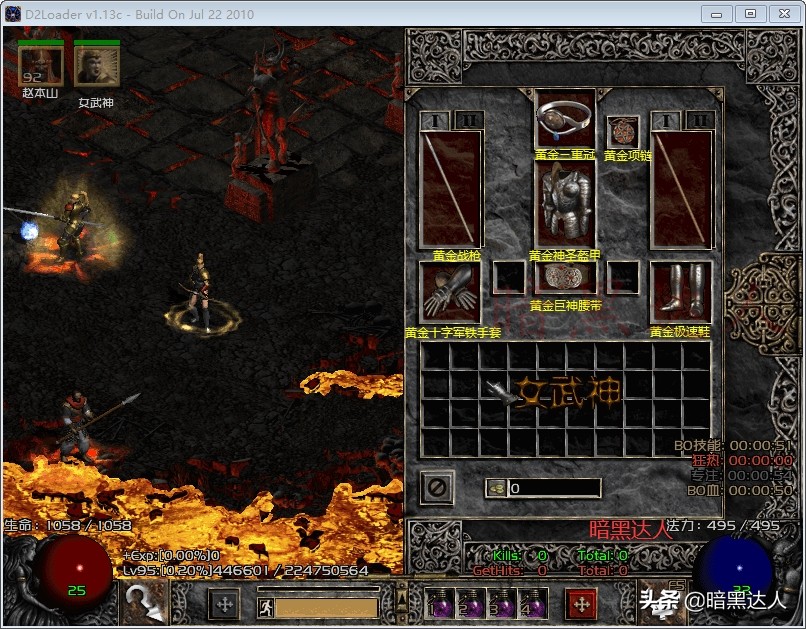Open the left-hand skill icon
Screen dimensions: 806x629
pyautogui.click(x=142, y=603)
